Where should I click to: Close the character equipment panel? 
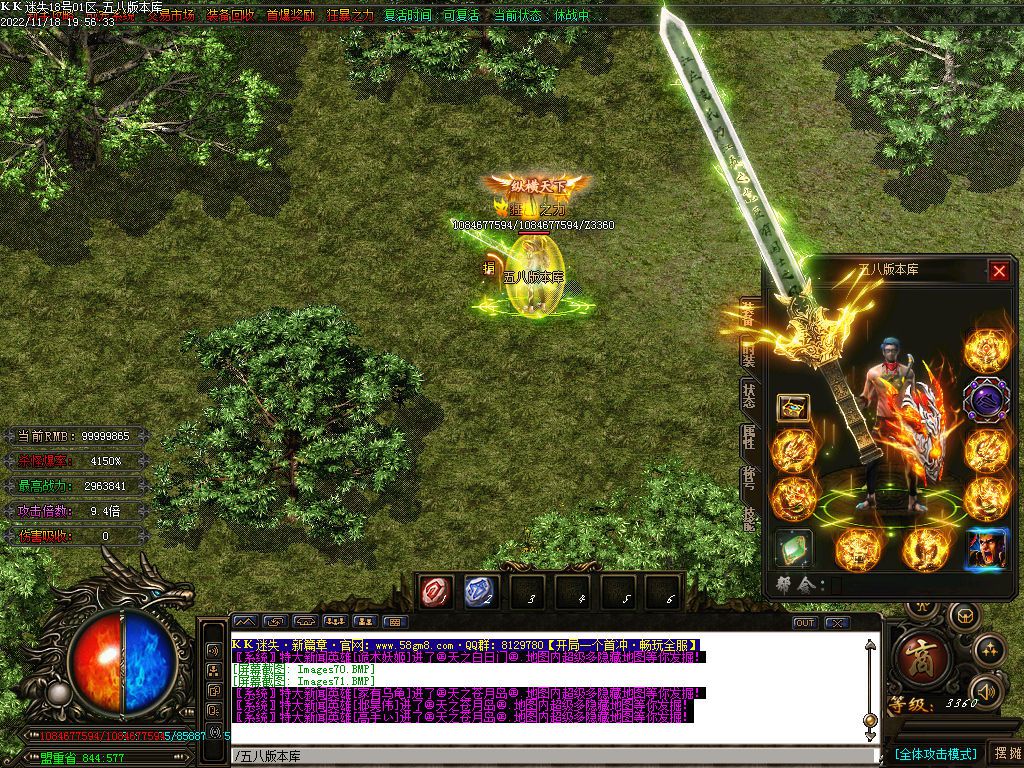point(999,271)
